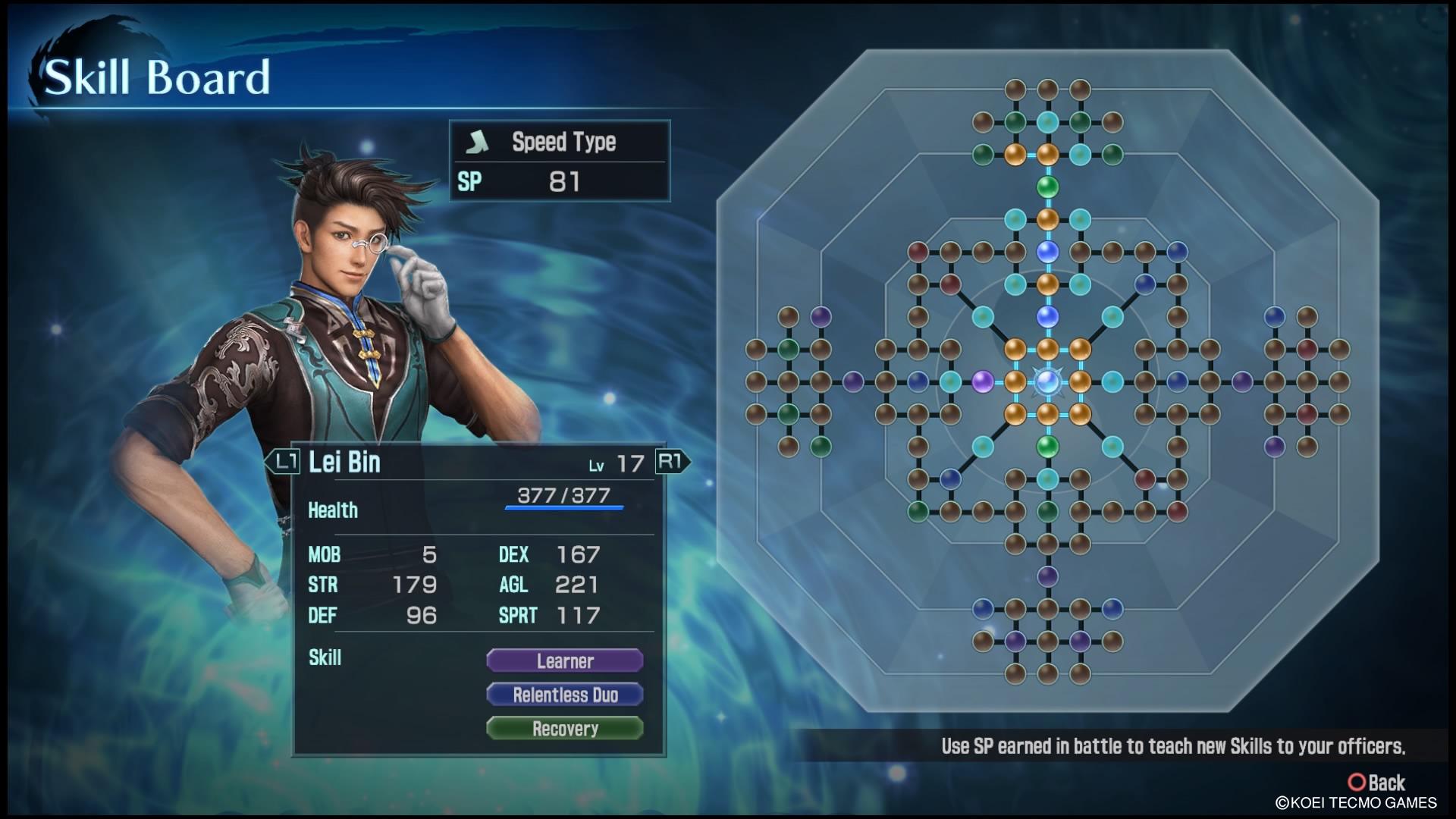Pick the Recovery skill
This screenshot has height=819, width=1456.
coord(565,729)
